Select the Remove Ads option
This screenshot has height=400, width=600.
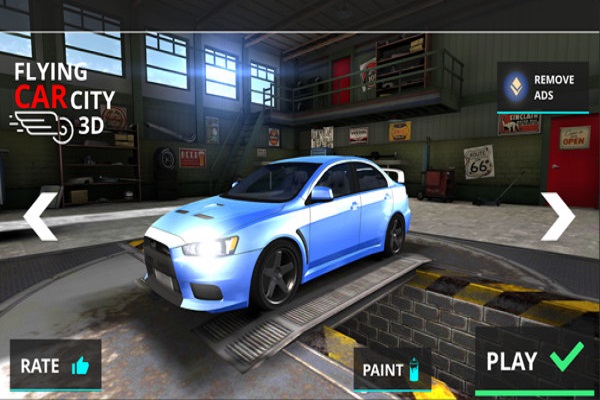coord(543,87)
